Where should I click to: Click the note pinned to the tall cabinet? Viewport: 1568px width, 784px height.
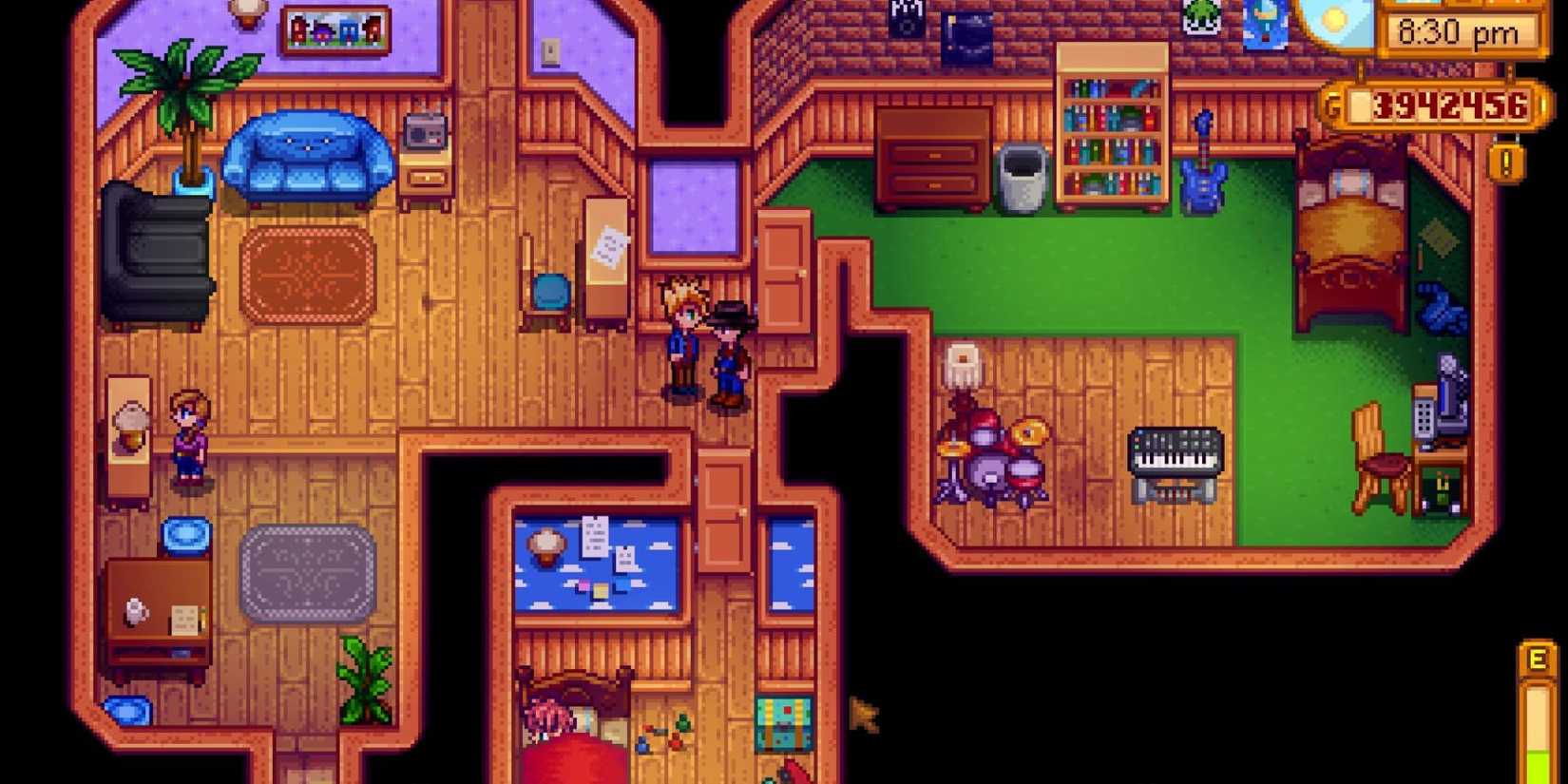pos(608,245)
